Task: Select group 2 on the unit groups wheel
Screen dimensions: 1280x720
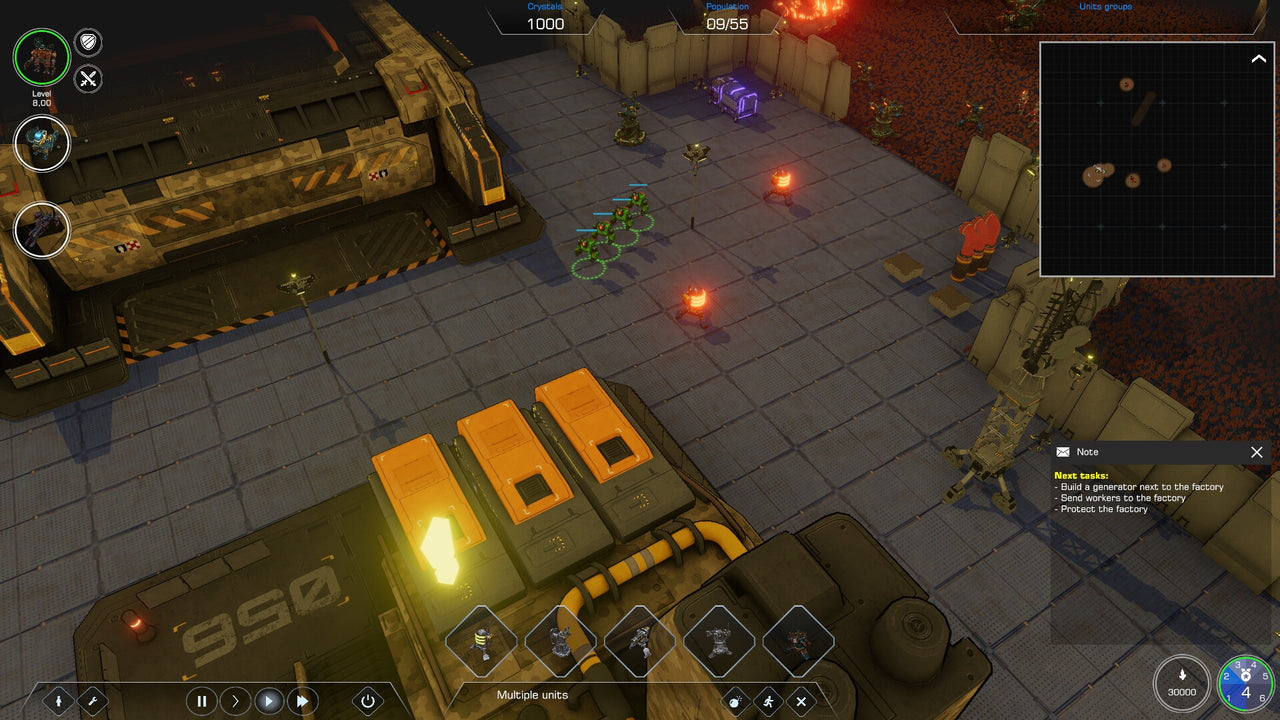Action: tap(1227, 676)
